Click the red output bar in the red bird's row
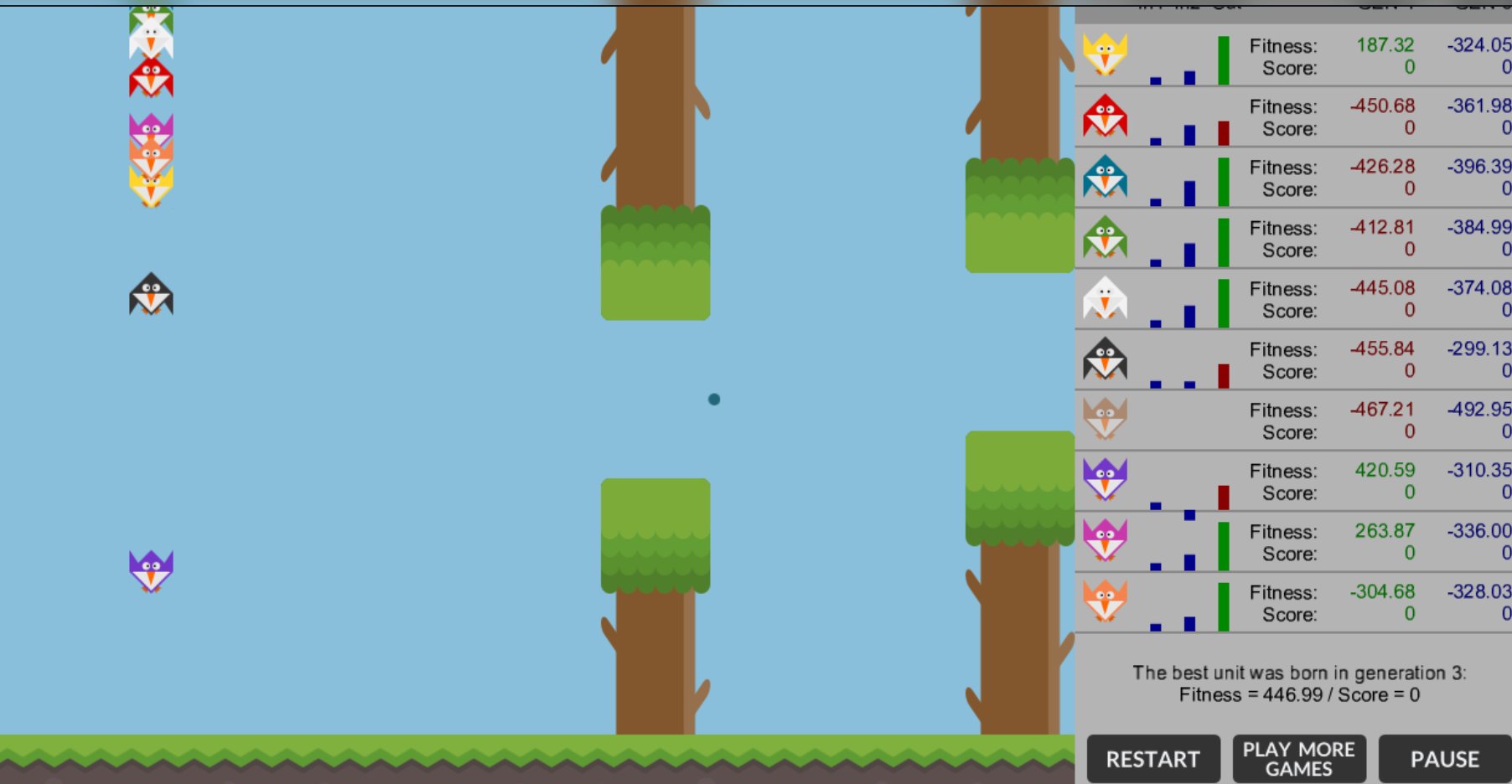Screen dimensions: 1512x784 tap(1225, 133)
